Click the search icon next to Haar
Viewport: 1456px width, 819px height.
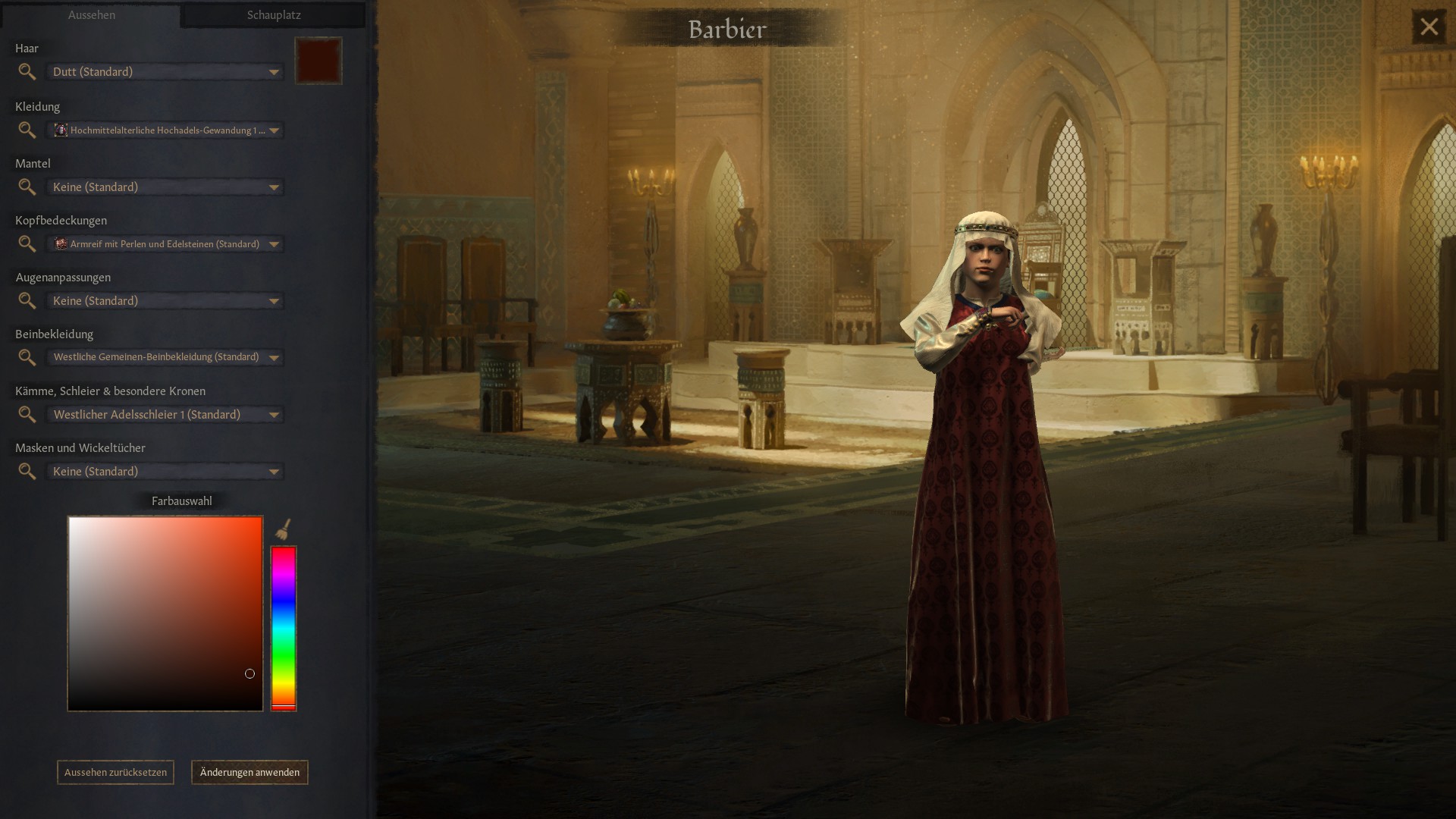(27, 72)
